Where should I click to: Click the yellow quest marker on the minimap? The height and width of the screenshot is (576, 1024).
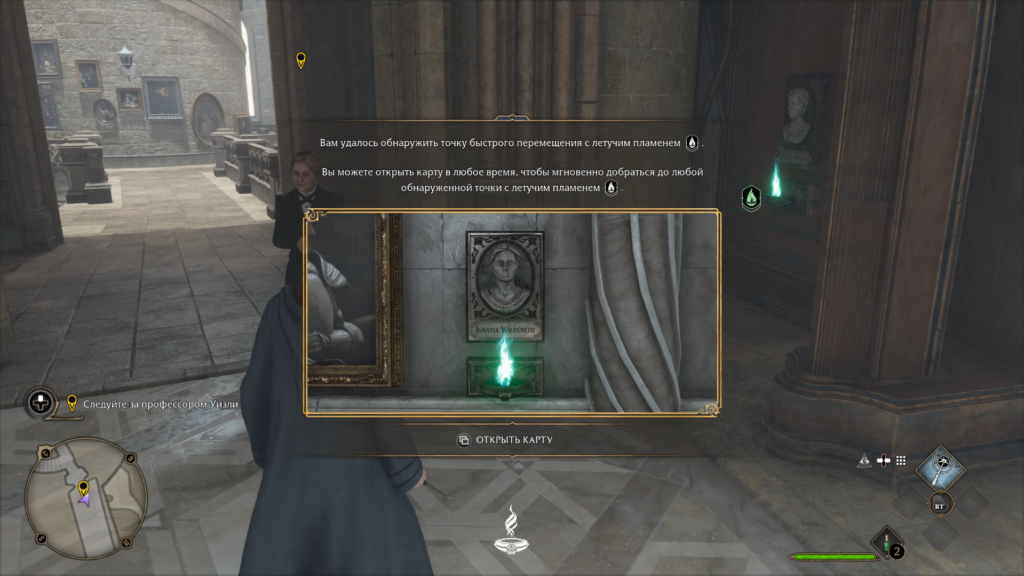click(84, 487)
